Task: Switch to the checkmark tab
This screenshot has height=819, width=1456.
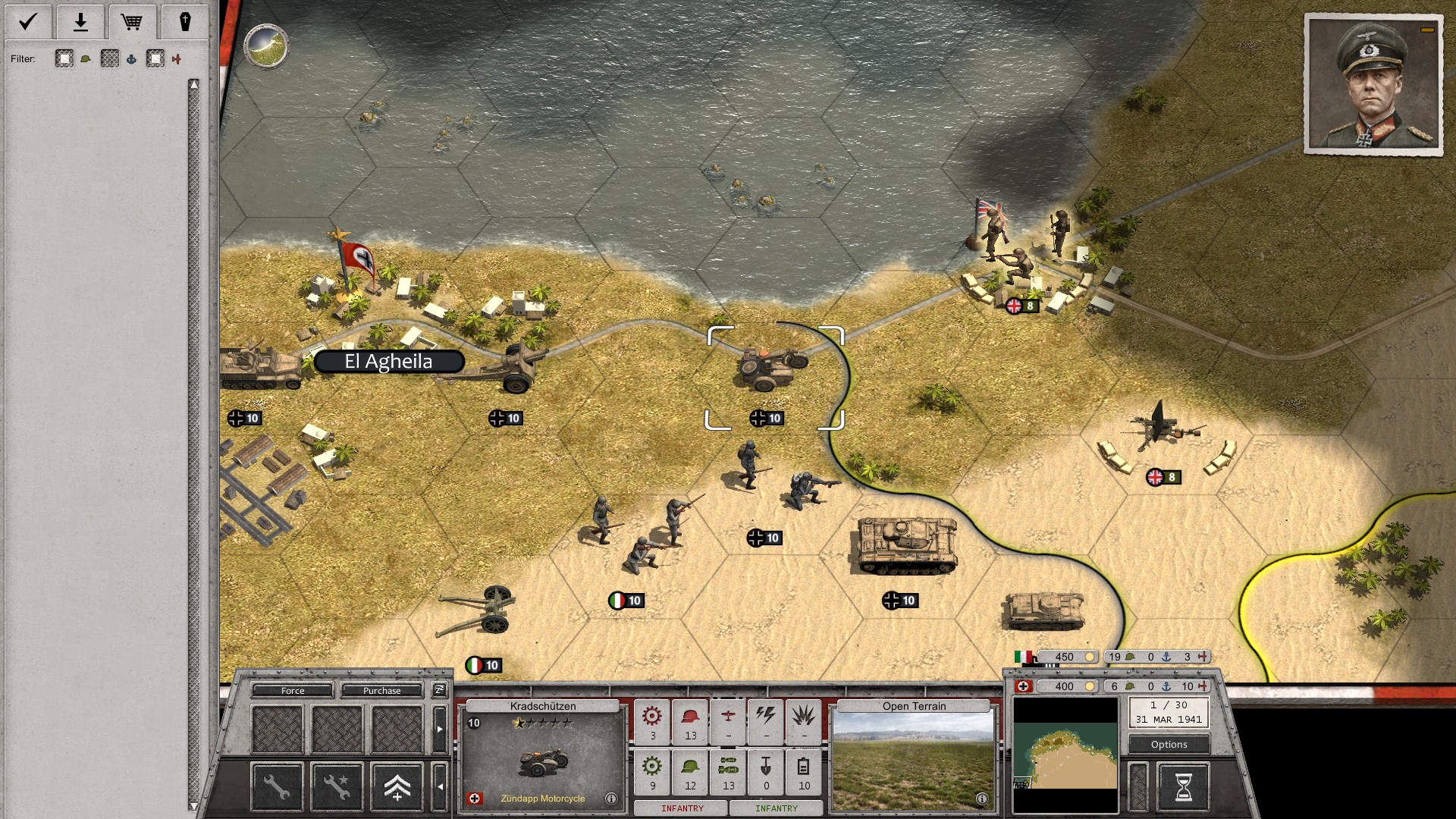Action: (28, 22)
